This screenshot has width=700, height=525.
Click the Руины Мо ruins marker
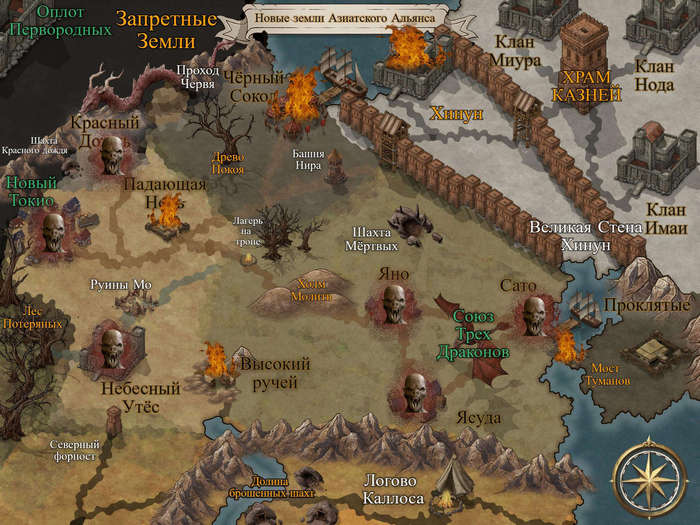point(131,300)
